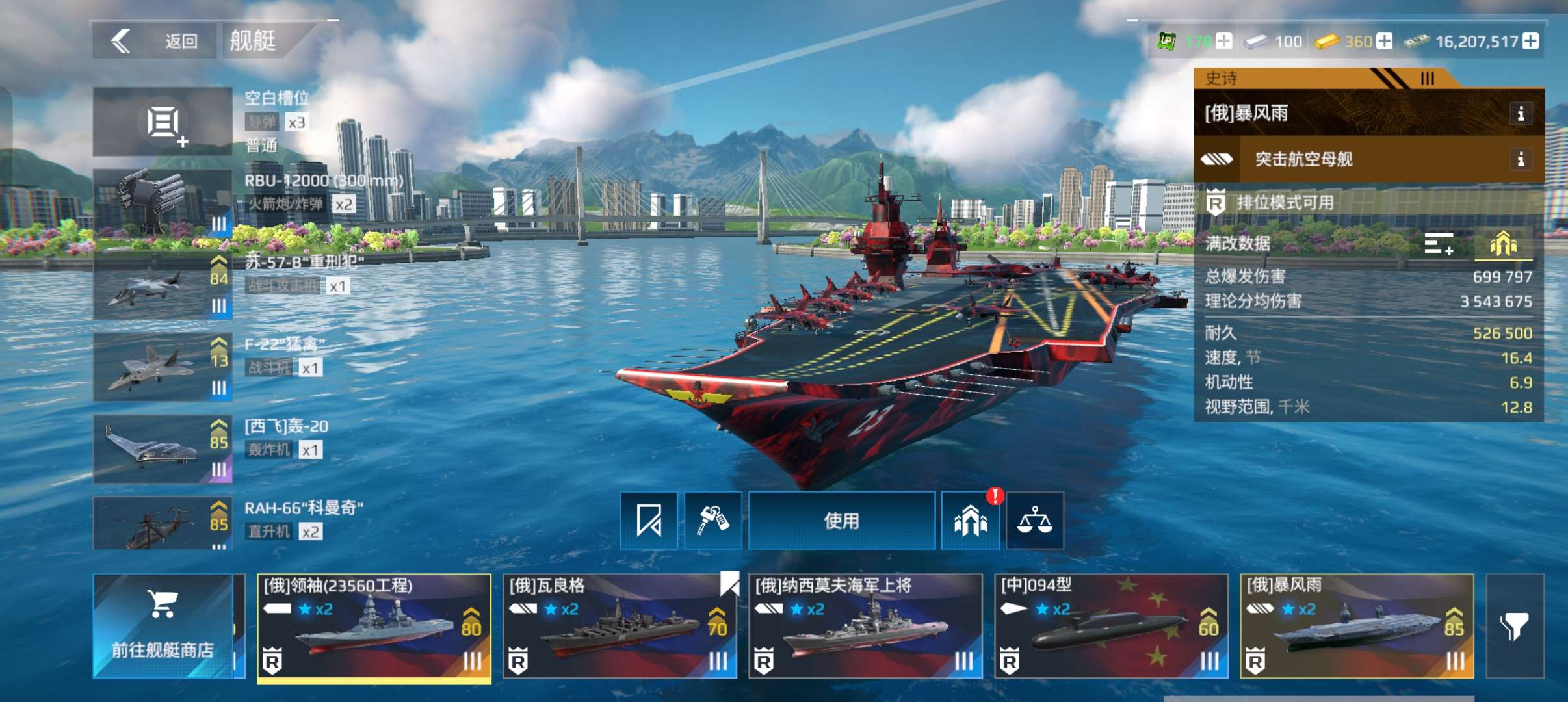
Task: Open upgrades button with red alert badge
Action: pyautogui.click(x=970, y=521)
